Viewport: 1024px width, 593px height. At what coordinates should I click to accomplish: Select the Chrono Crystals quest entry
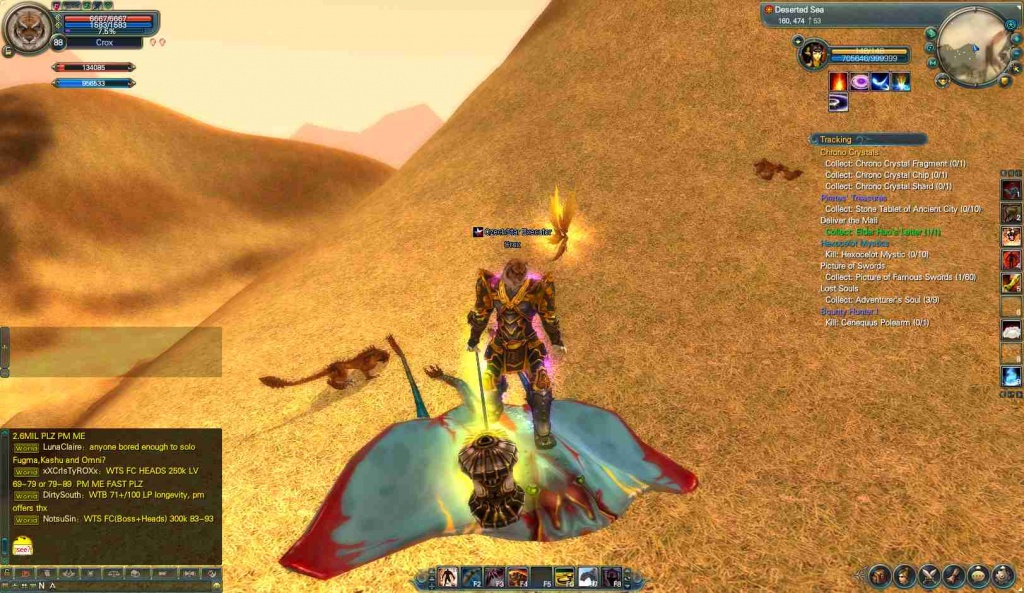tap(849, 152)
